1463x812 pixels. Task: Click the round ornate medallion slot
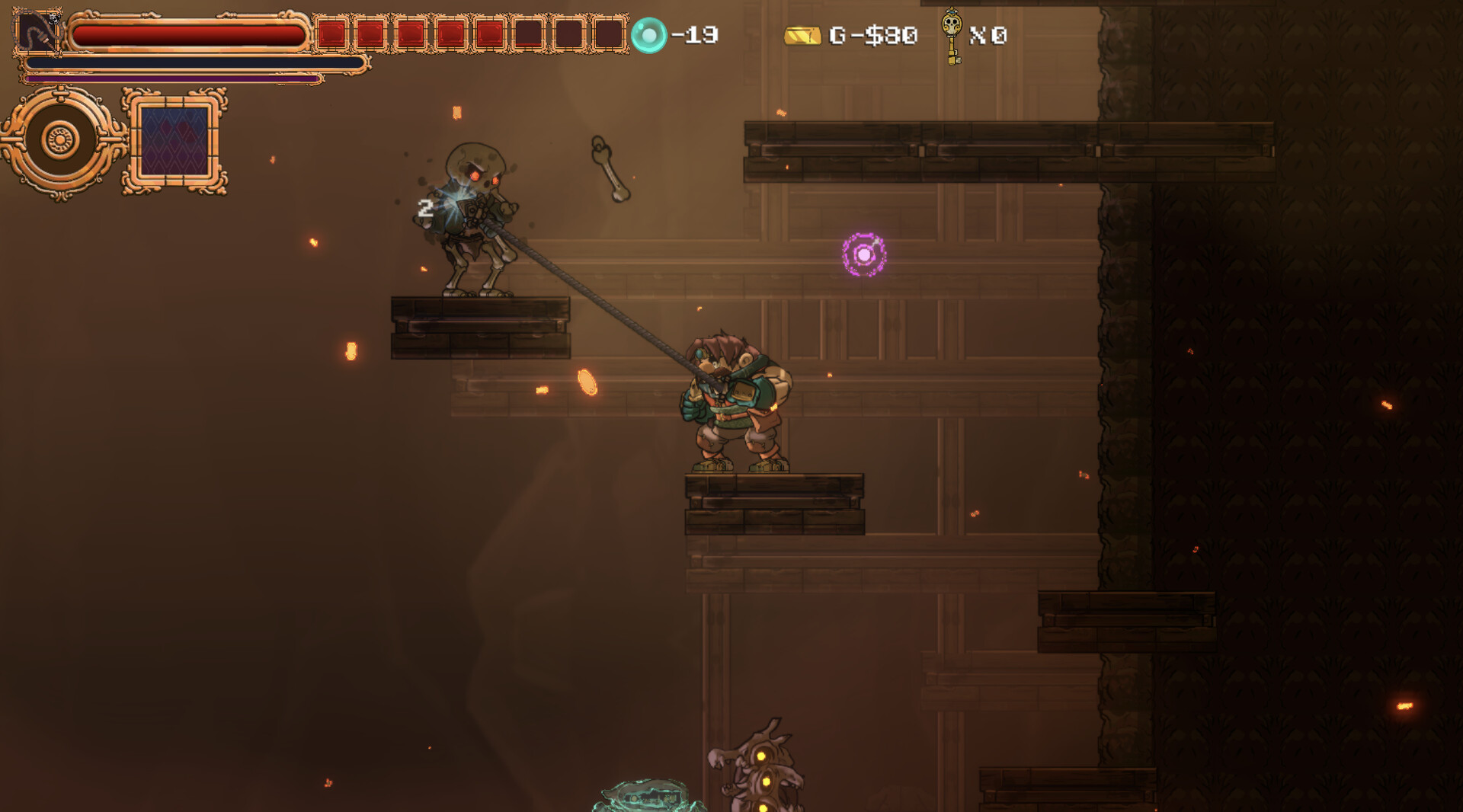pyautogui.click(x=60, y=141)
